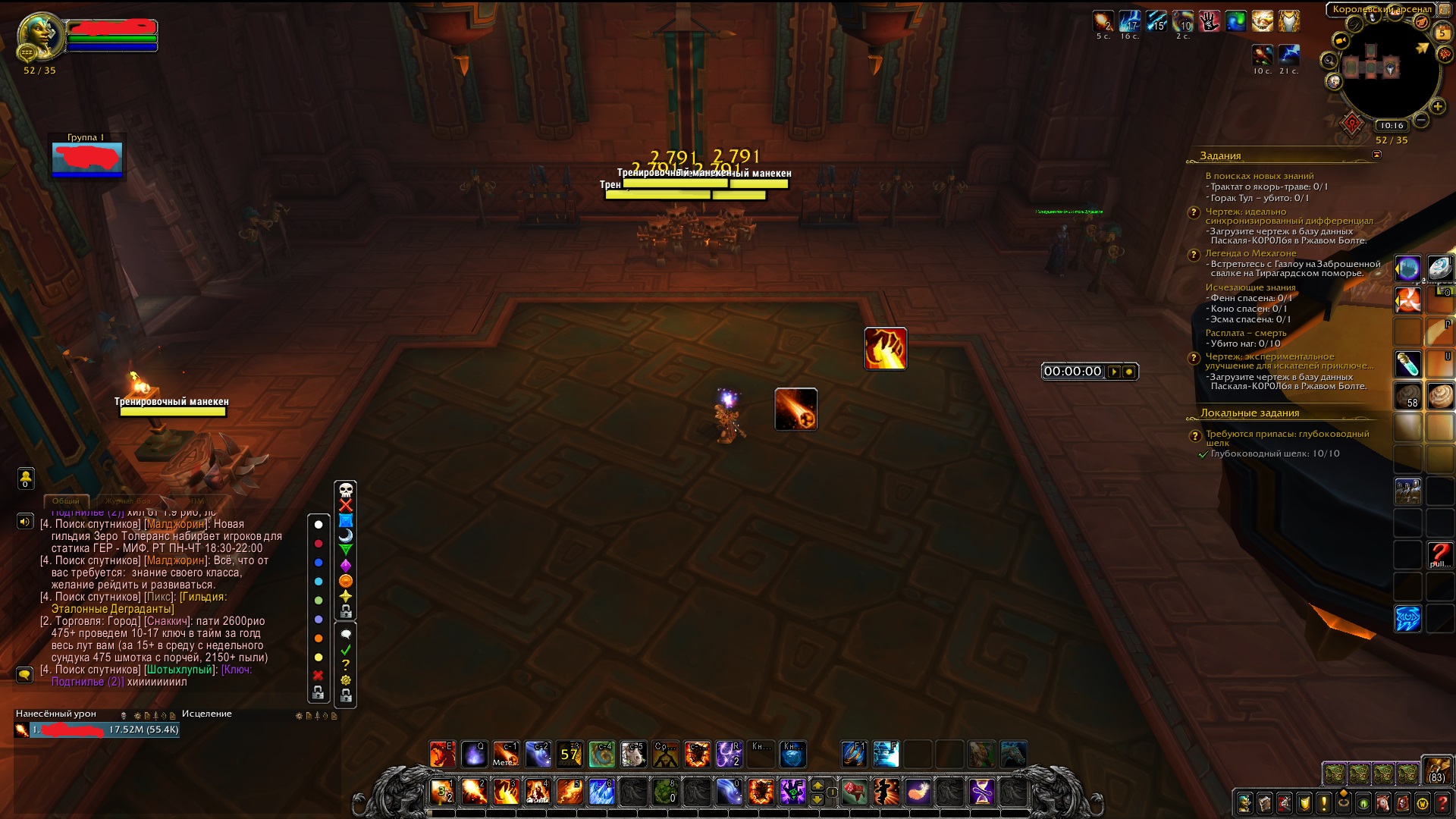Select the Группа 1 party member frame

87,158
